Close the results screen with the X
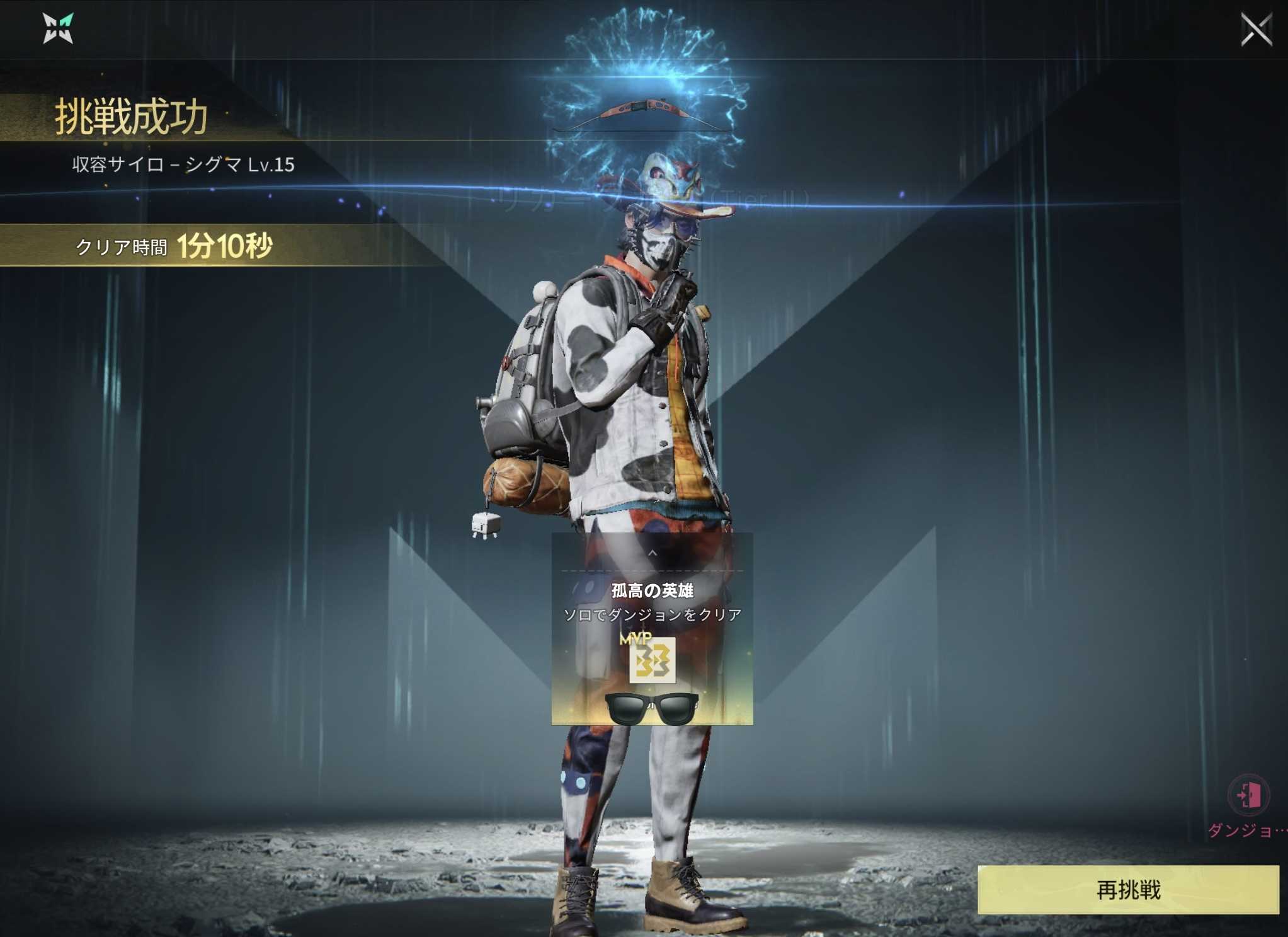Screen dimensions: 1288x937 1256,30
